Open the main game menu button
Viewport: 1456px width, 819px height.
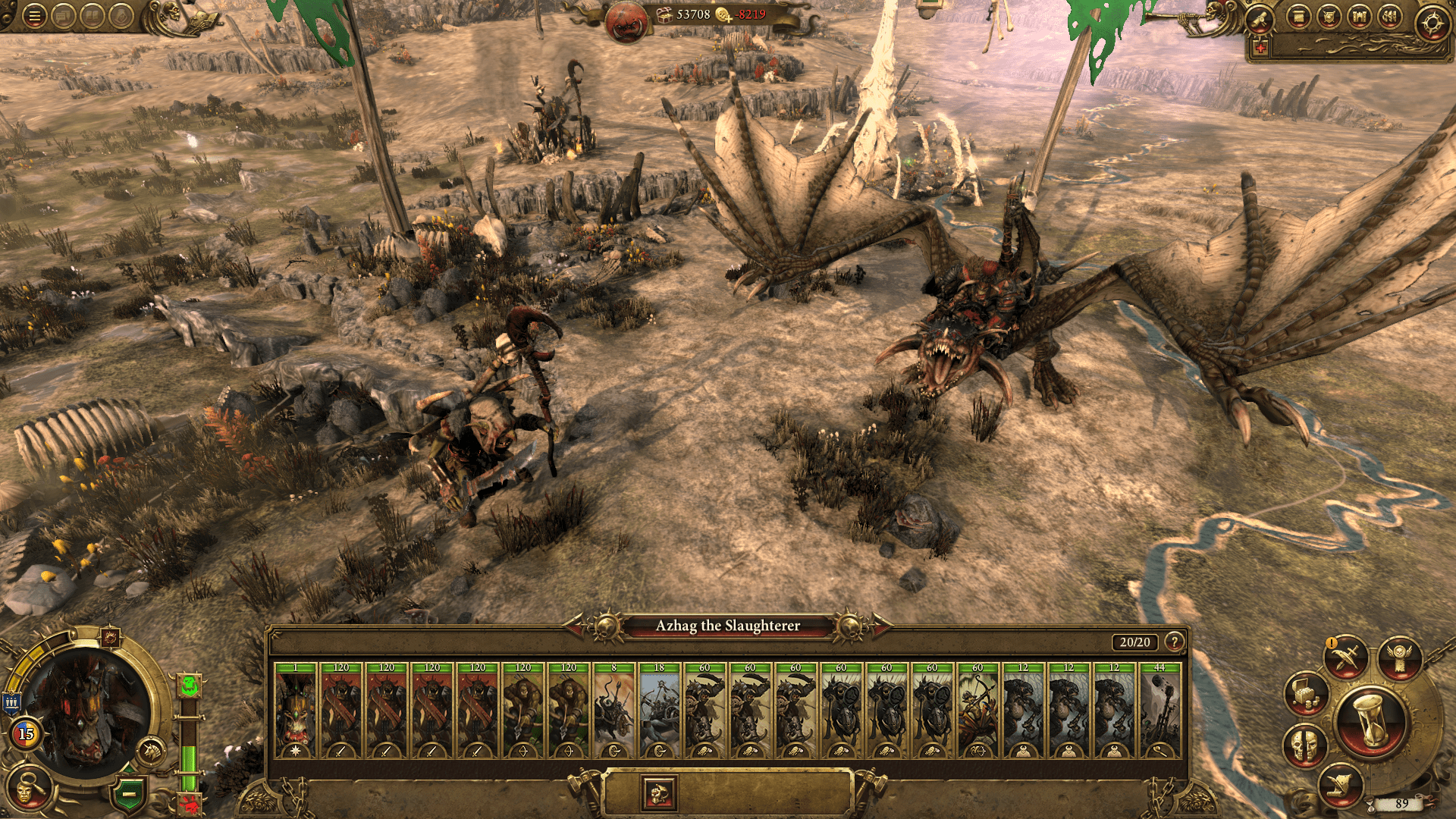point(34,16)
